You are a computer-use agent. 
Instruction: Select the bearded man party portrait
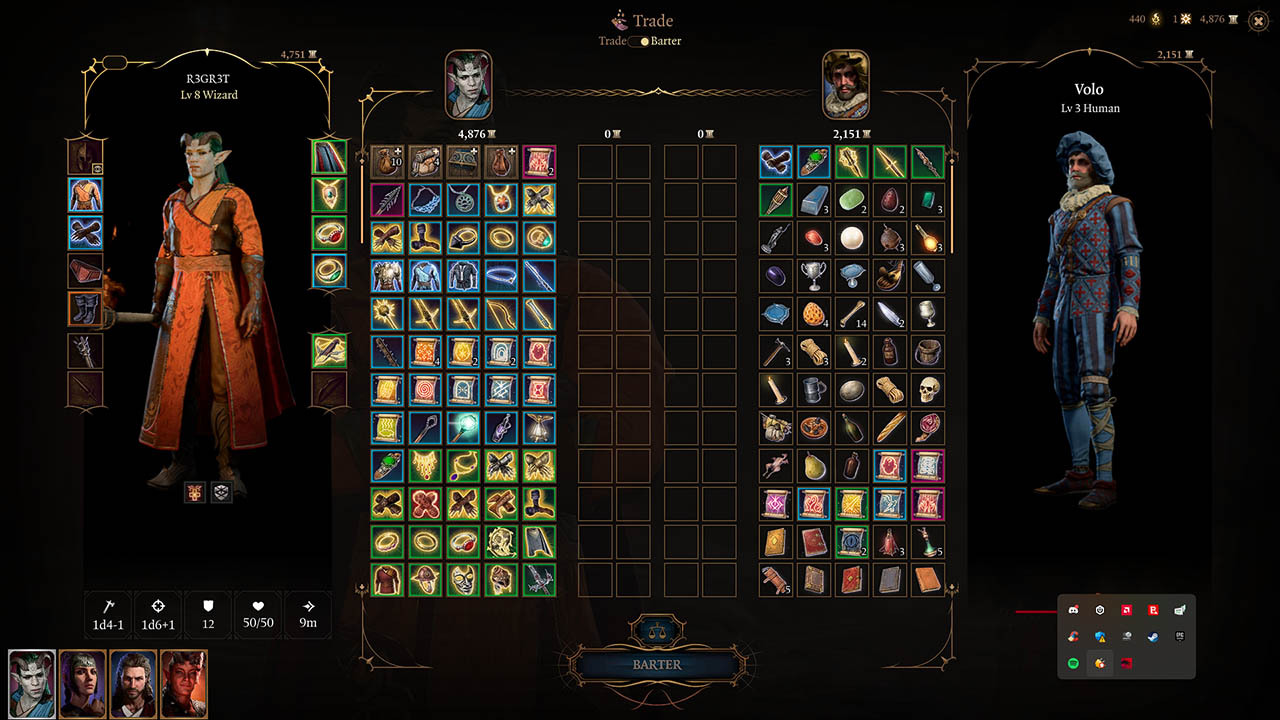(x=133, y=684)
